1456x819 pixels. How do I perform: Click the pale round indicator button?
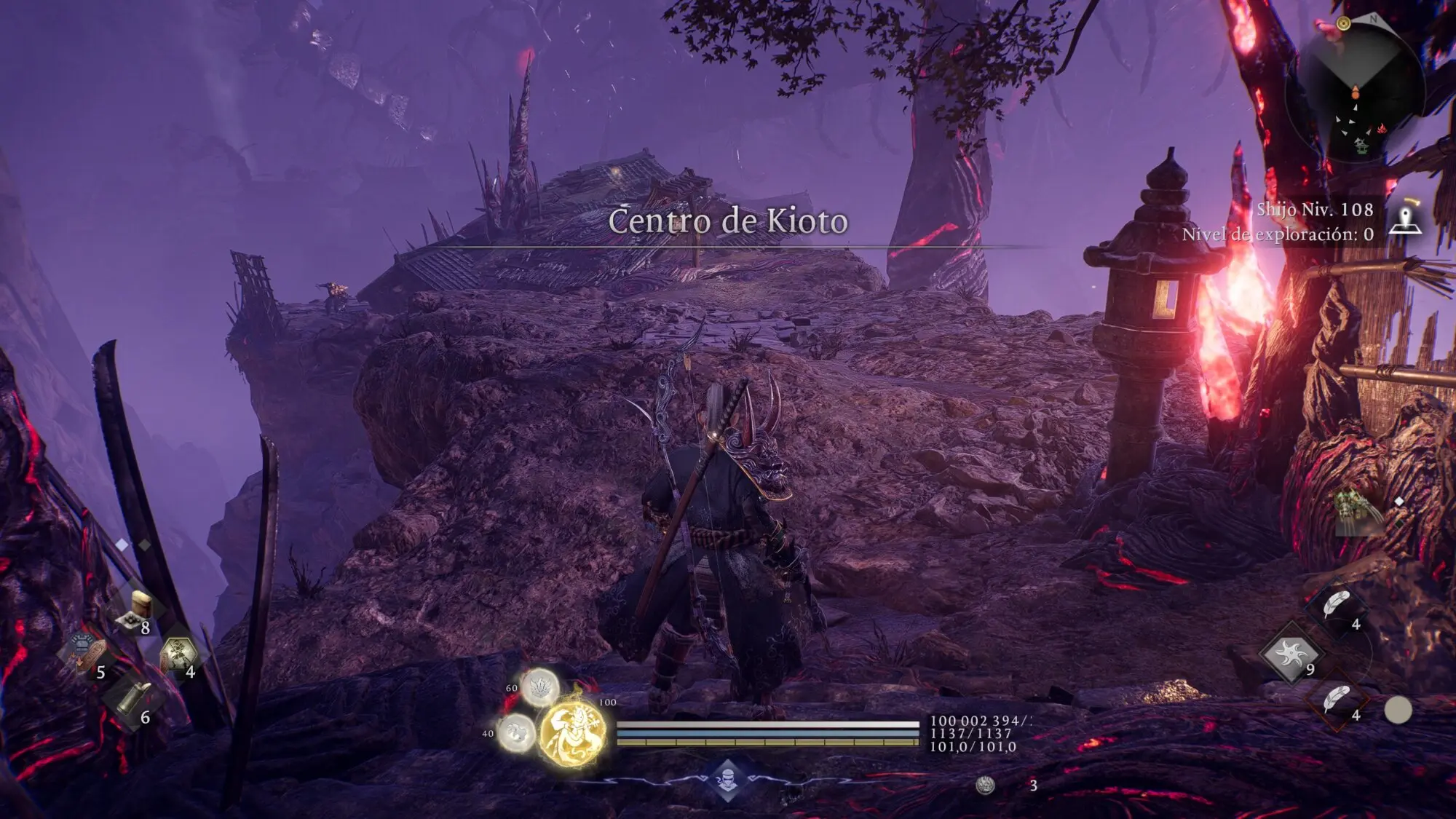1397,710
